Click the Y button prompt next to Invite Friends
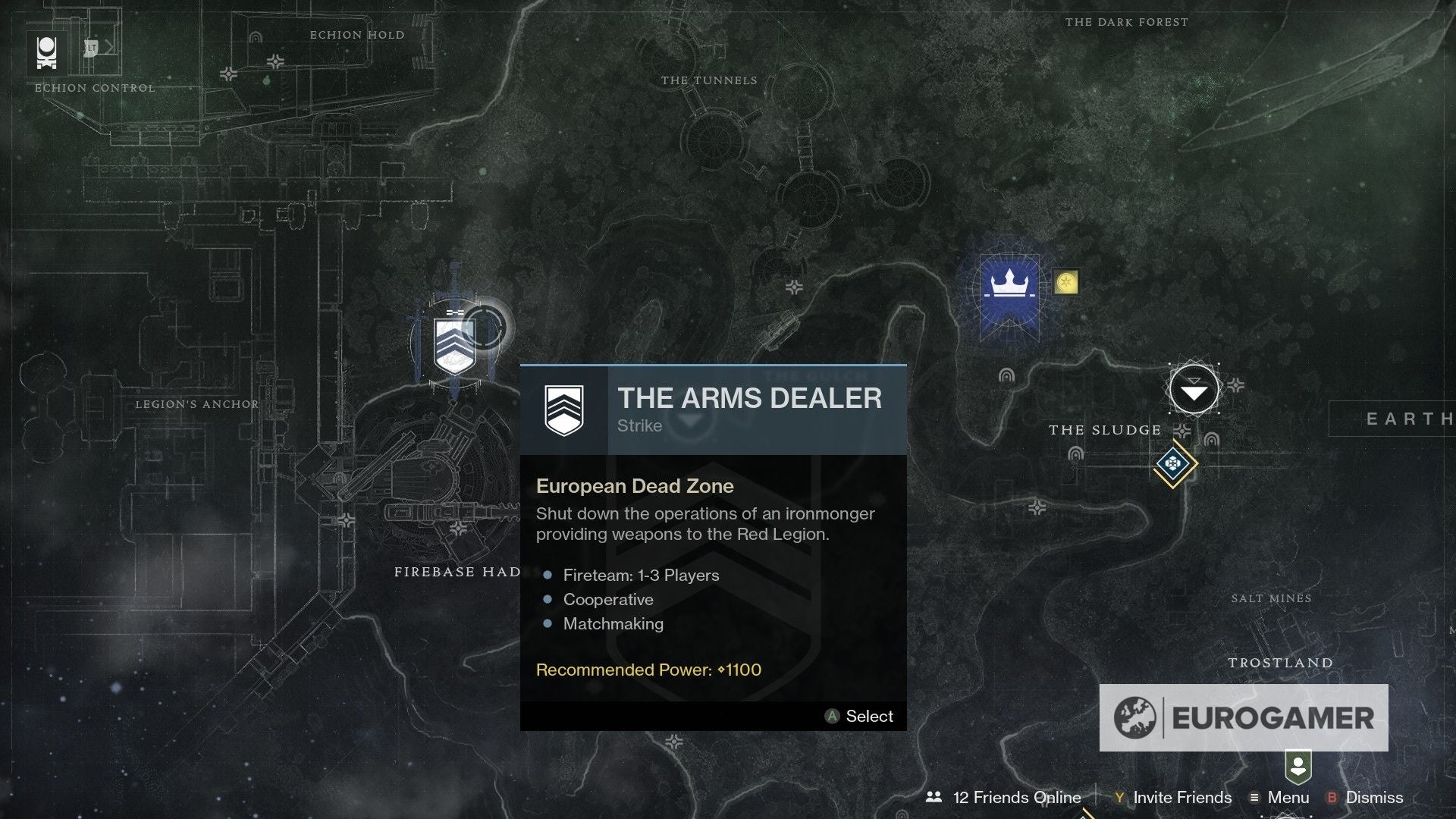The image size is (1456, 819). [1118, 798]
